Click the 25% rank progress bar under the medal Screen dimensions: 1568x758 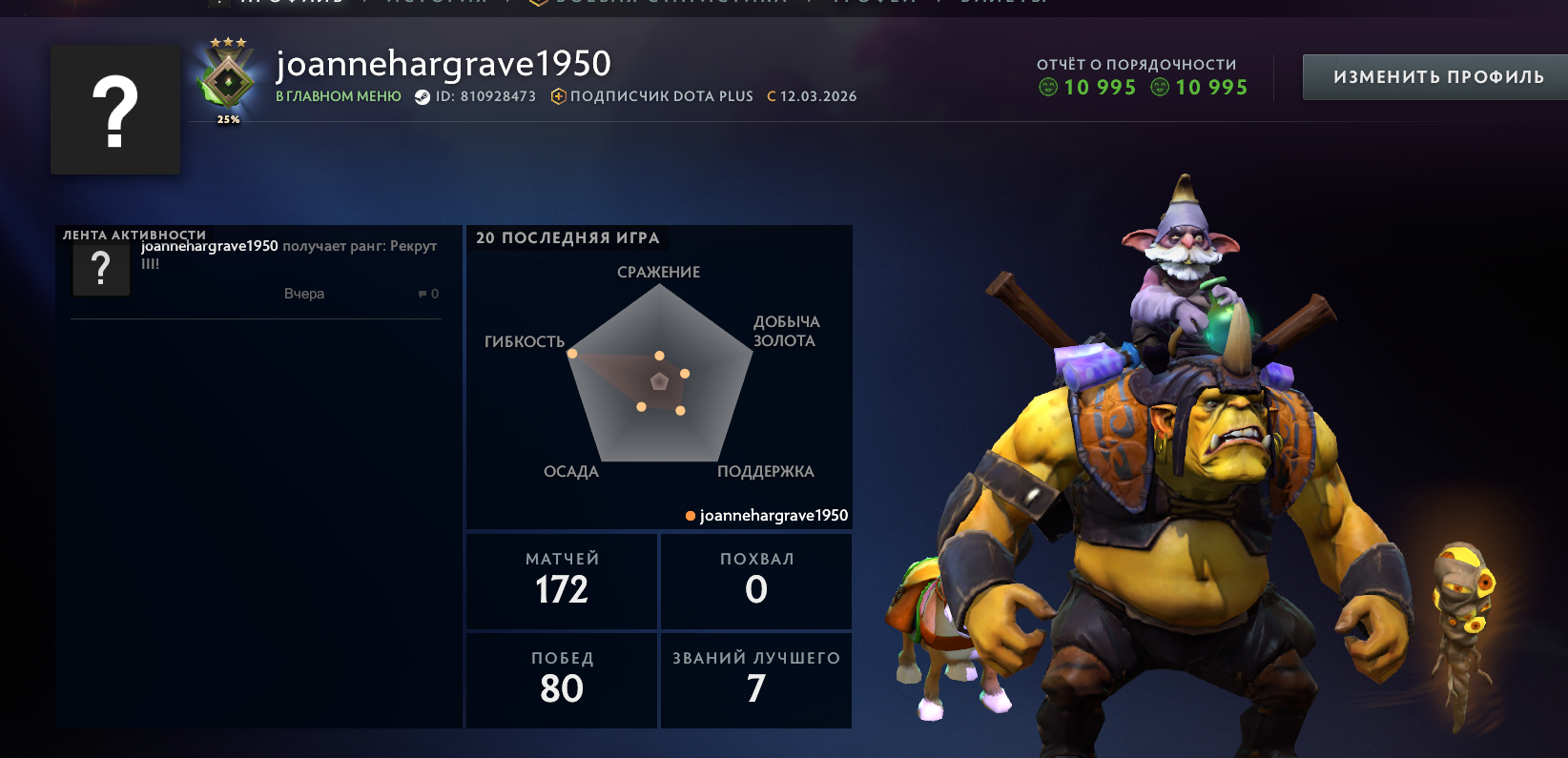(226, 121)
